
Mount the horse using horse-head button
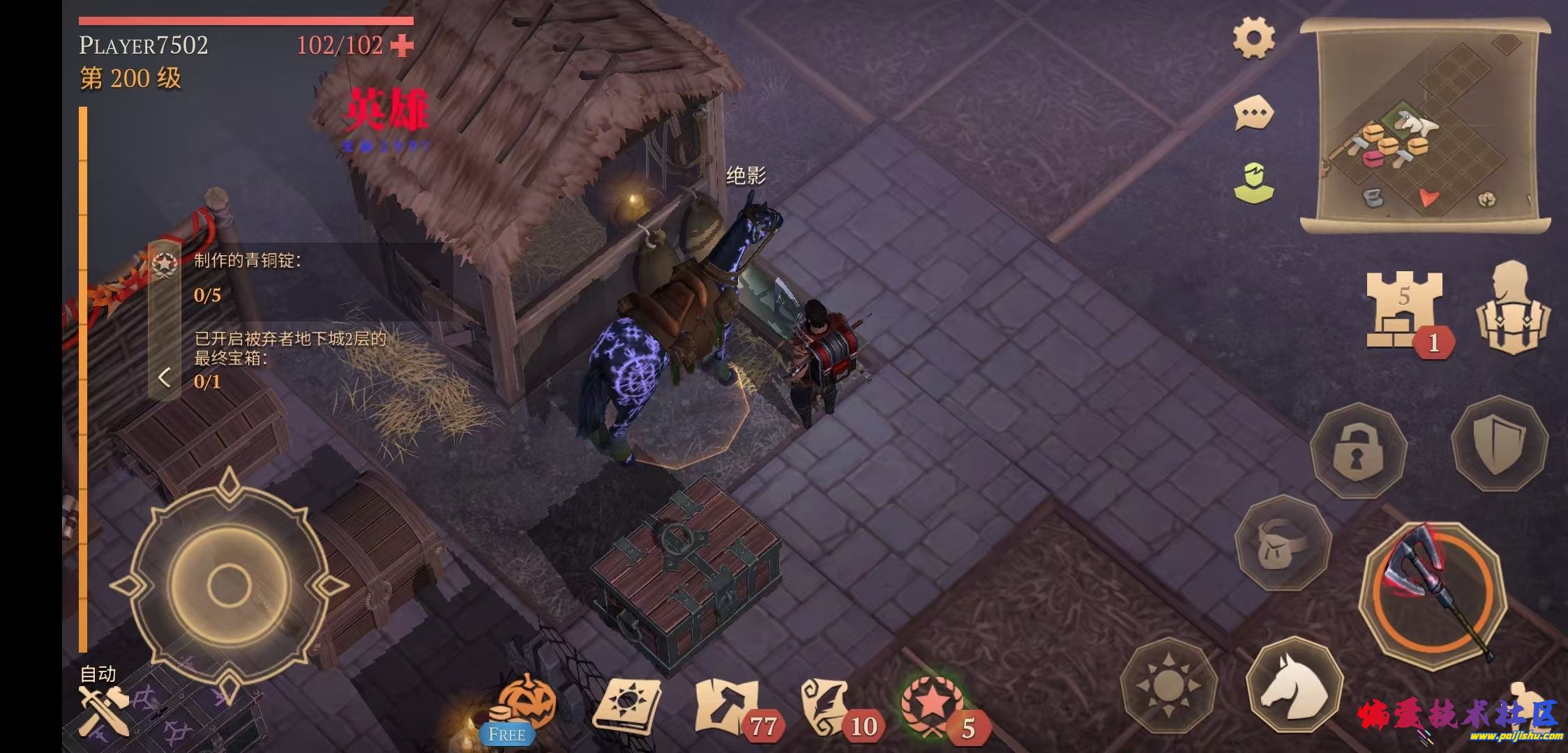tap(1294, 685)
